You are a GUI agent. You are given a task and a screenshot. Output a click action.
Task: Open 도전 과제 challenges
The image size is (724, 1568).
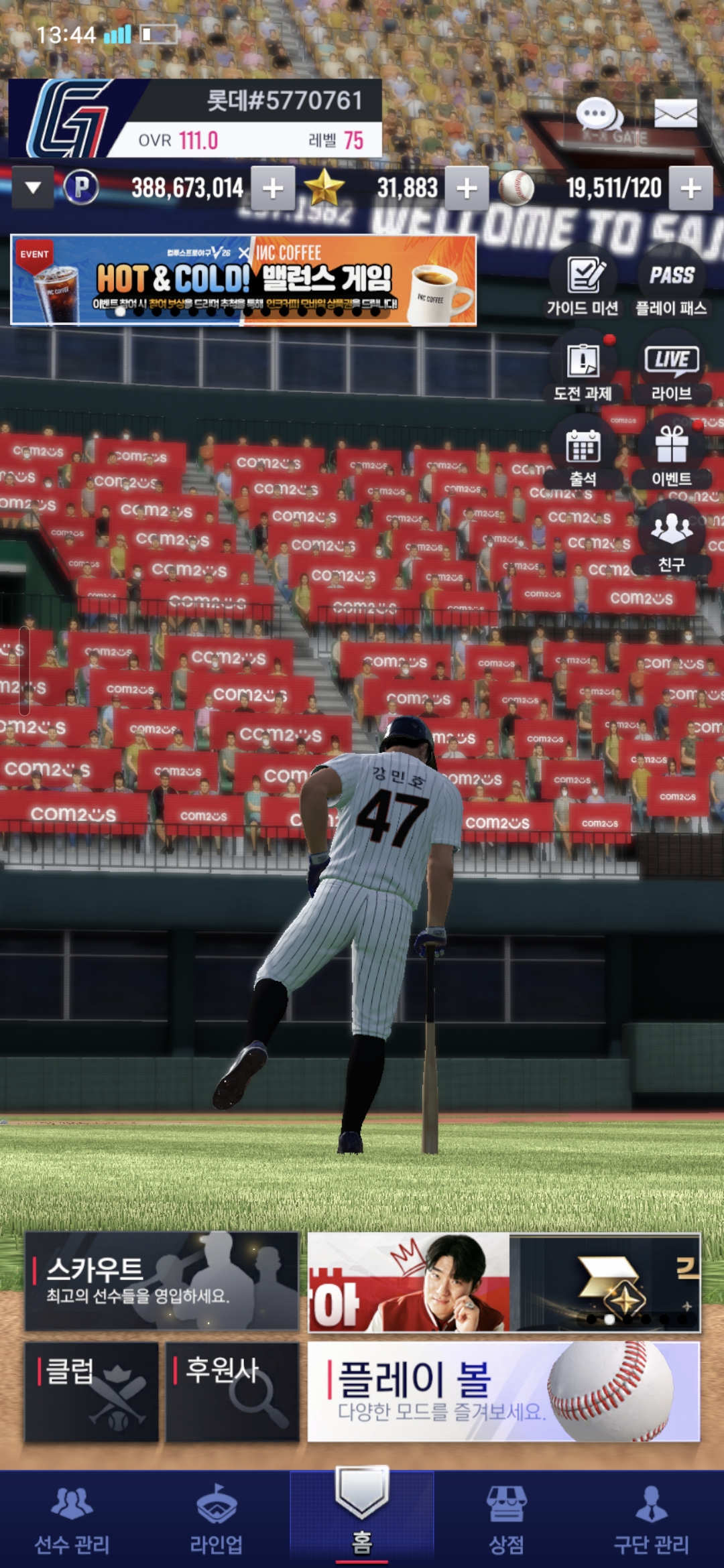pos(583,370)
